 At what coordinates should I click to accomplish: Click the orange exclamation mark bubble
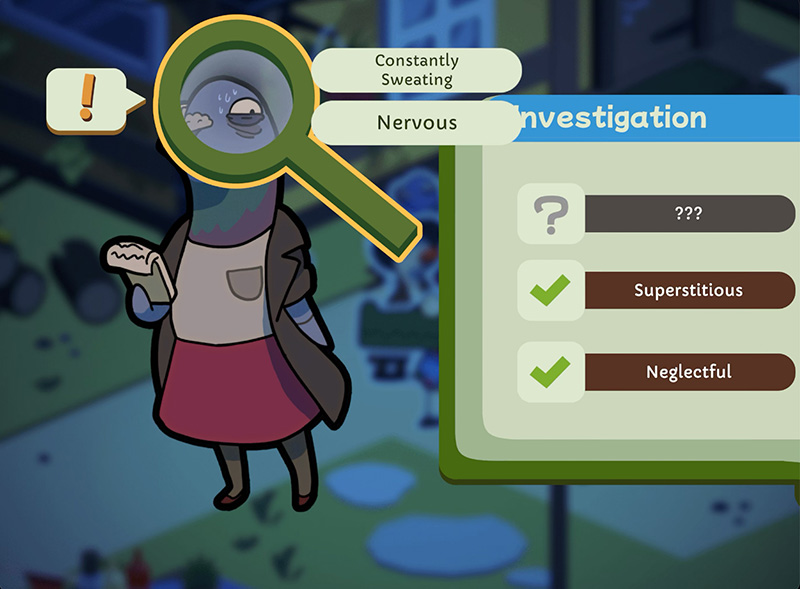(87, 99)
